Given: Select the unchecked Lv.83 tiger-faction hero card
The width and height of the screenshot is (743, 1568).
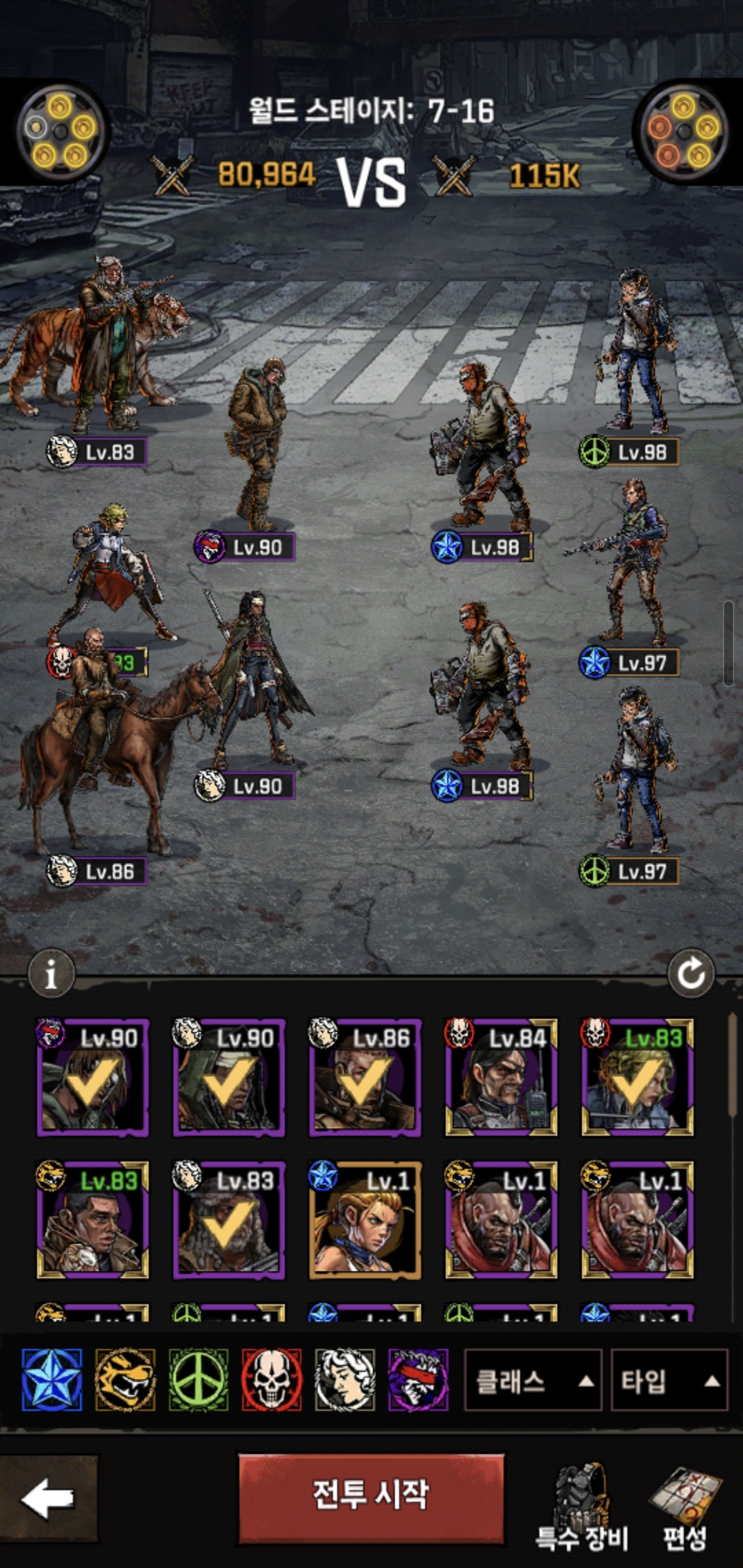Looking at the screenshot, I should pos(92,1219).
